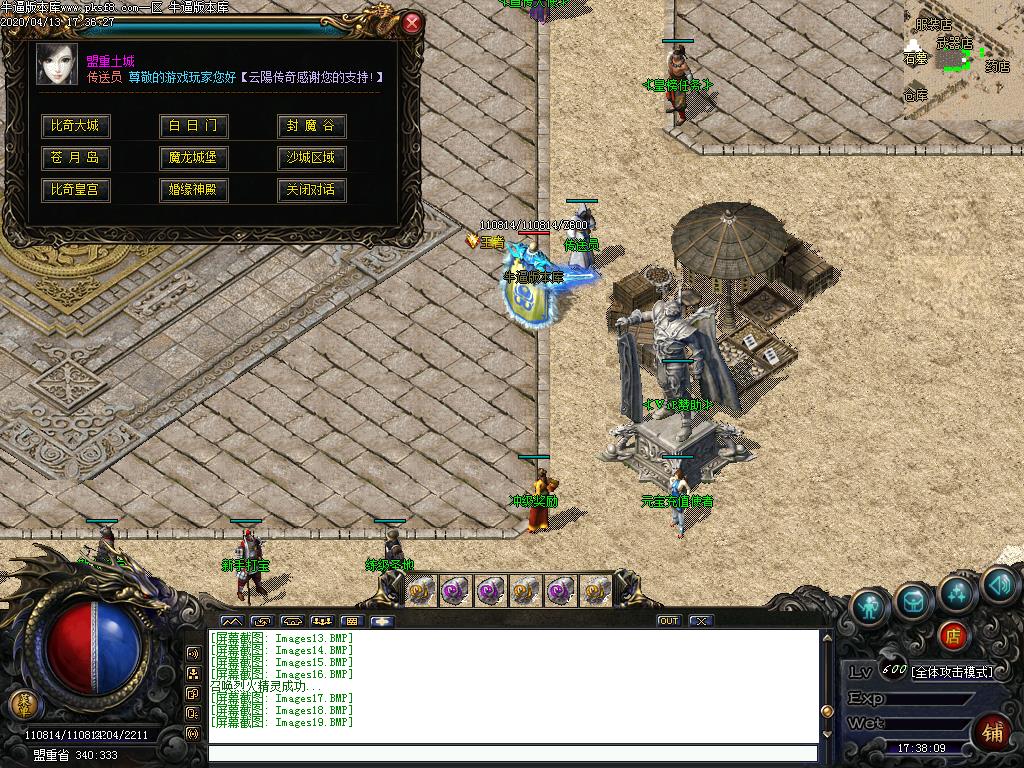
Task: Open the bag cube icon
Action: click(x=913, y=600)
